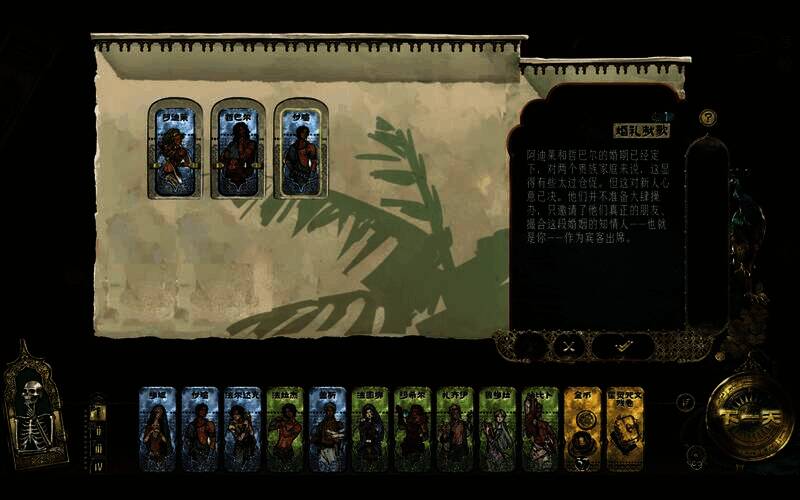
Task: Advance to the next day (下一天)
Action: (x=750, y=419)
